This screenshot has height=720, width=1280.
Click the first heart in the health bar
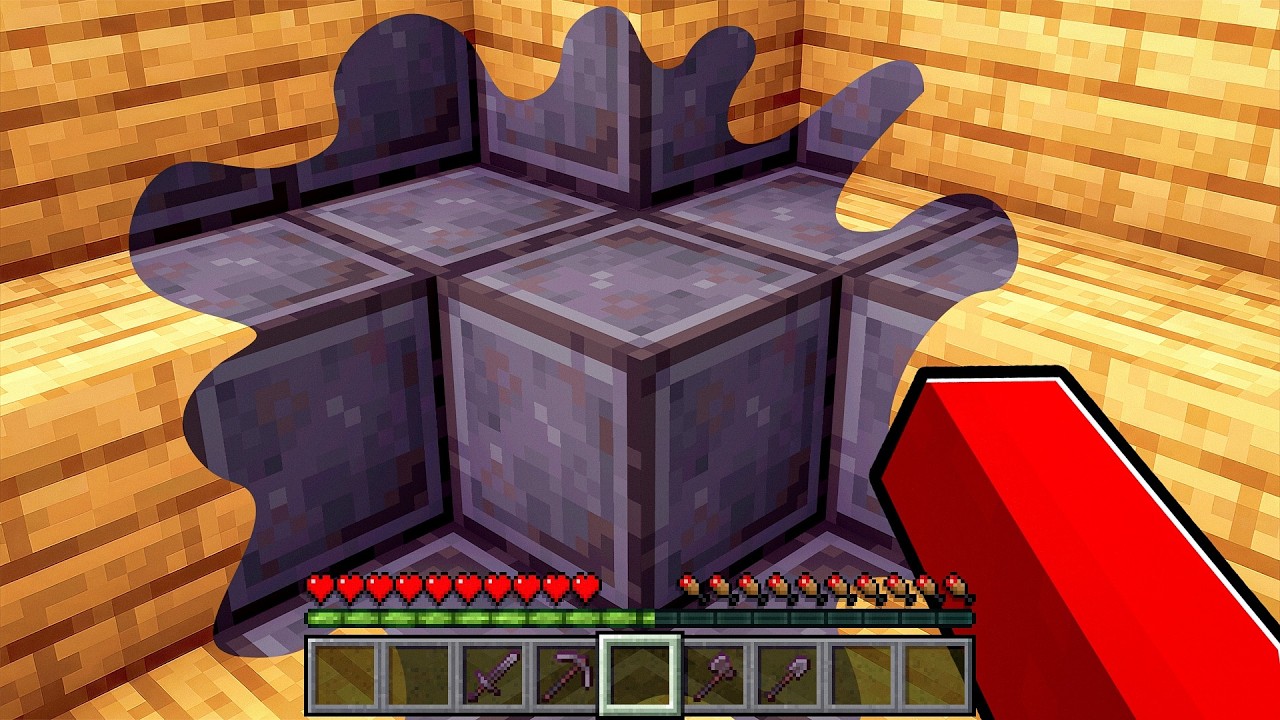tap(318, 585)
